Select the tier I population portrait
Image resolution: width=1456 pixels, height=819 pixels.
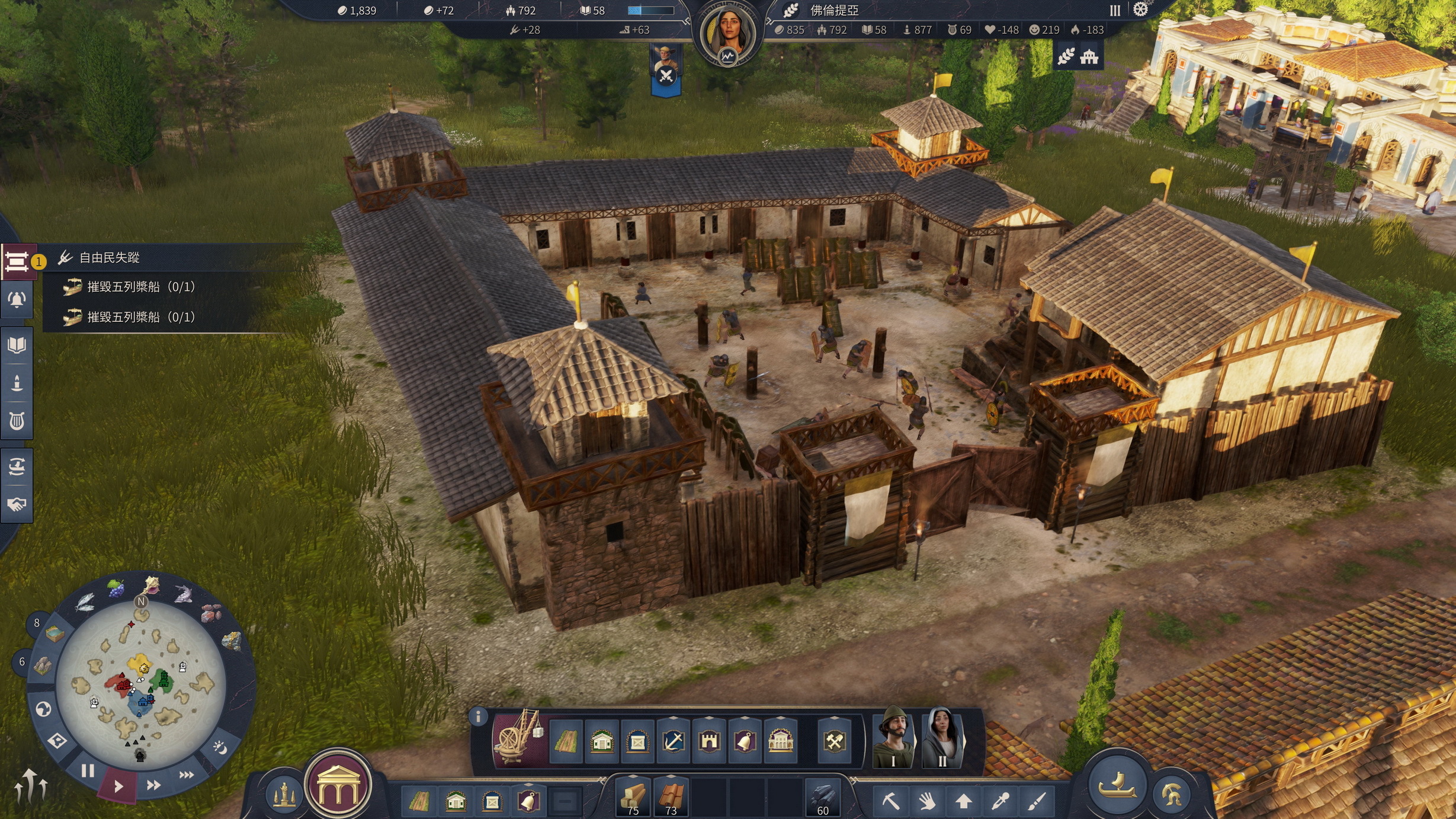point(893,738)
